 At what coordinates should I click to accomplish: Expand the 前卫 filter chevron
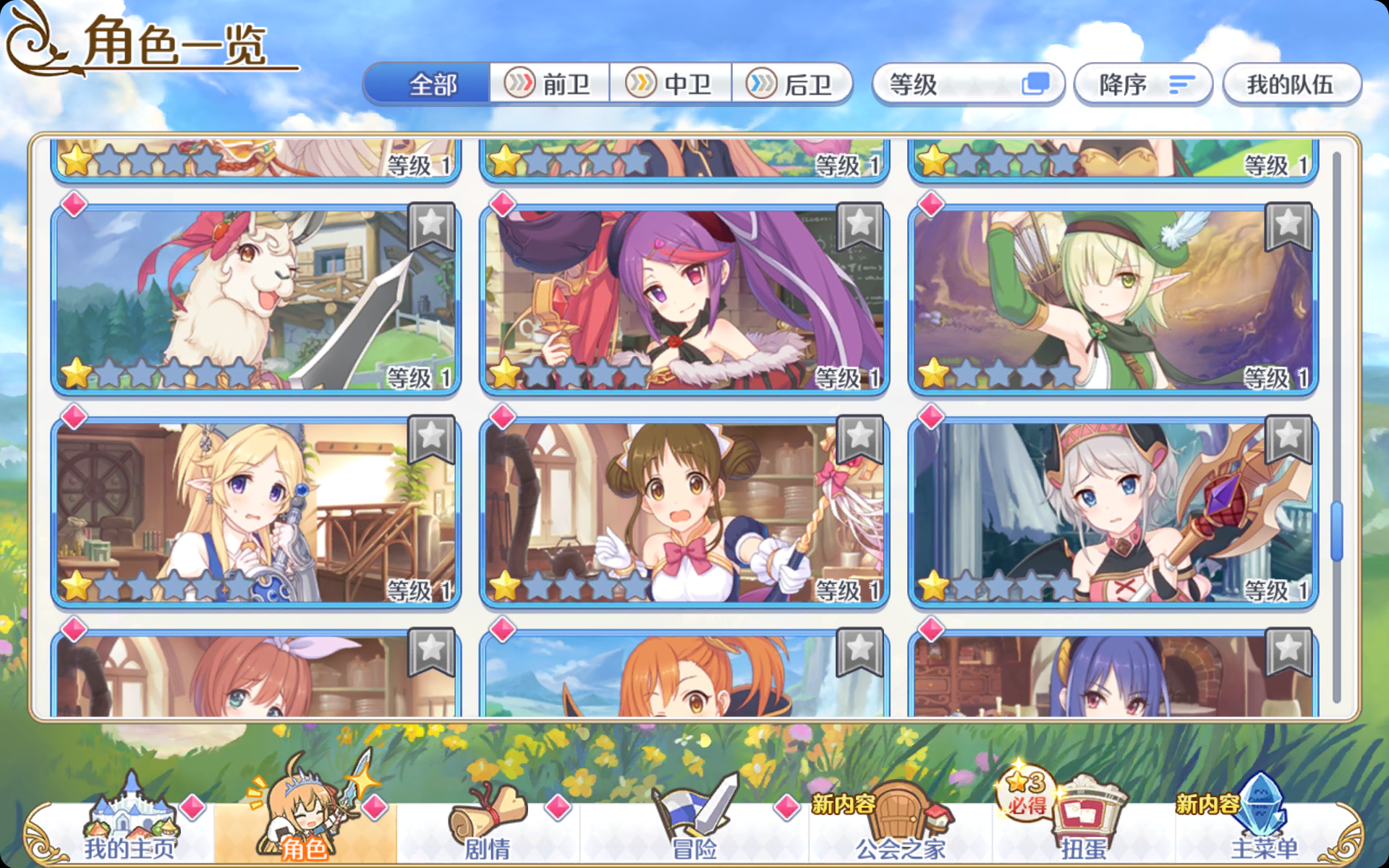(x=519, y=85)
